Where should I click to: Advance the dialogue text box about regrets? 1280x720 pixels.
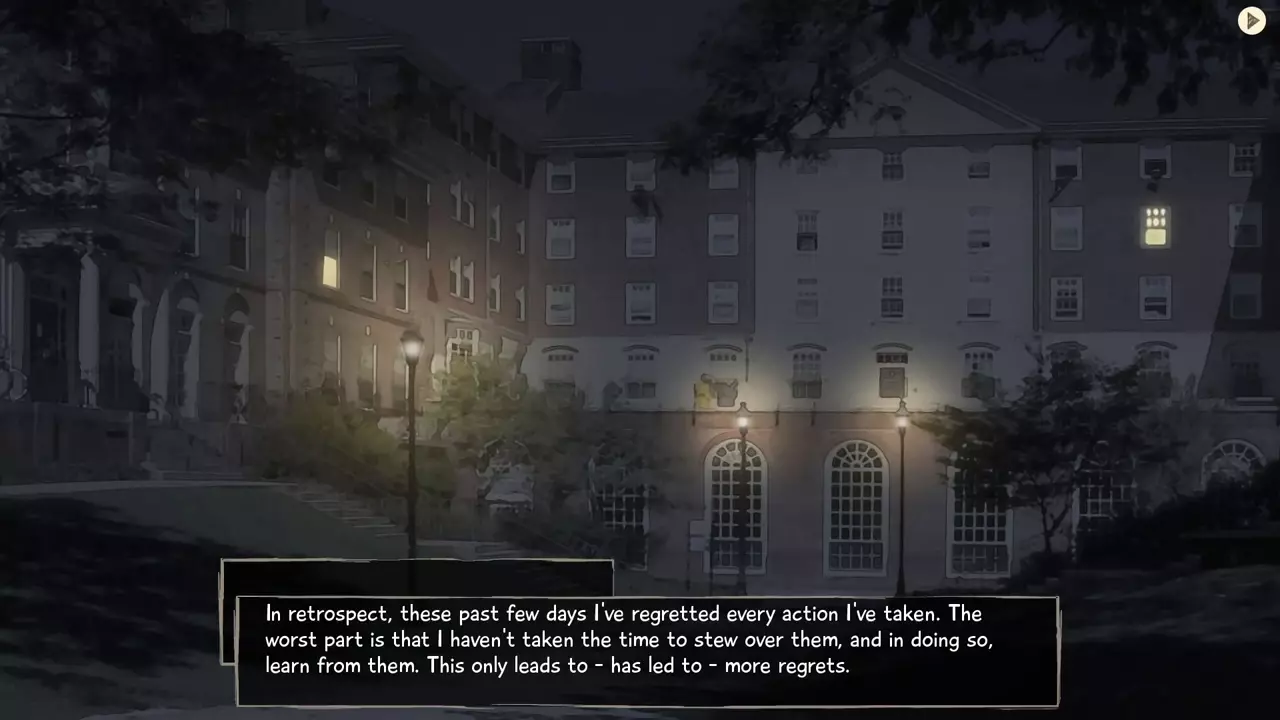[x=647, y=651]
